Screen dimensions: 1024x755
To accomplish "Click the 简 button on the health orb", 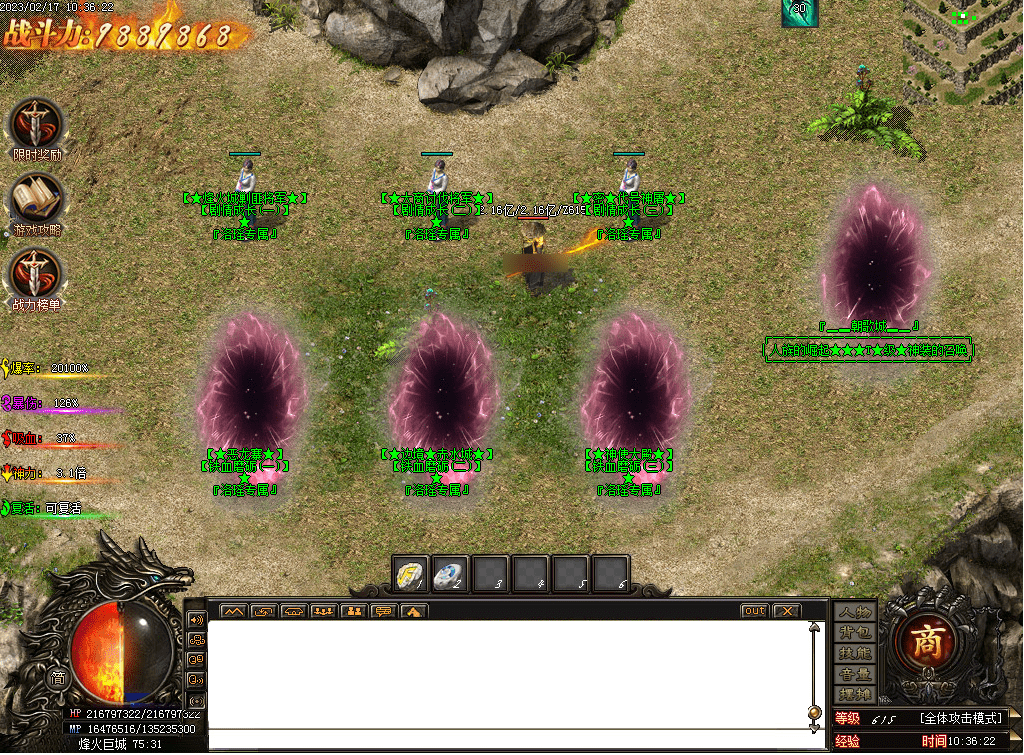I will (x=58, y=678).
